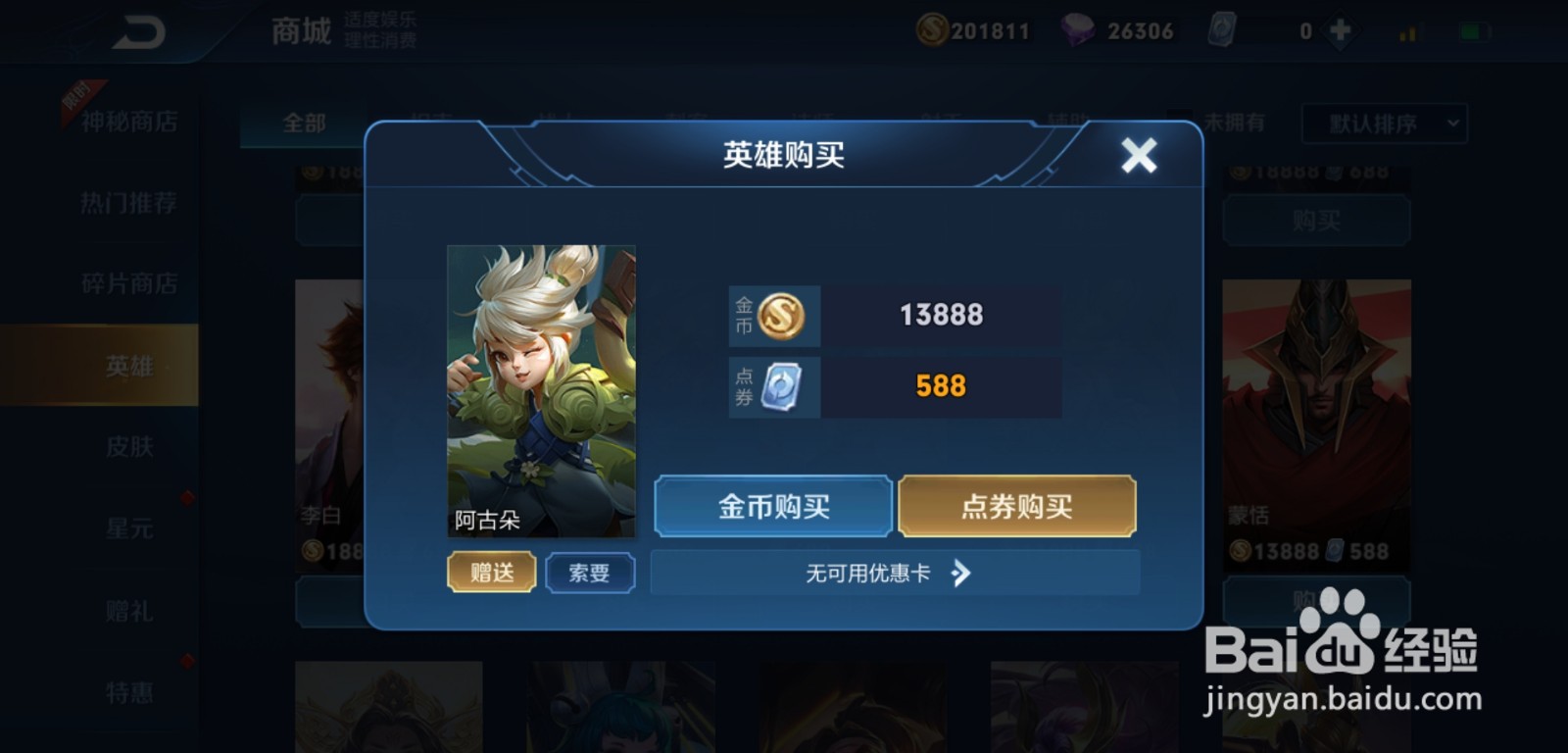The height and width of the screenshot is (753, 1568).
Task: Switch to 点券购买 payment option
Action: click(x=1016, y=507)
